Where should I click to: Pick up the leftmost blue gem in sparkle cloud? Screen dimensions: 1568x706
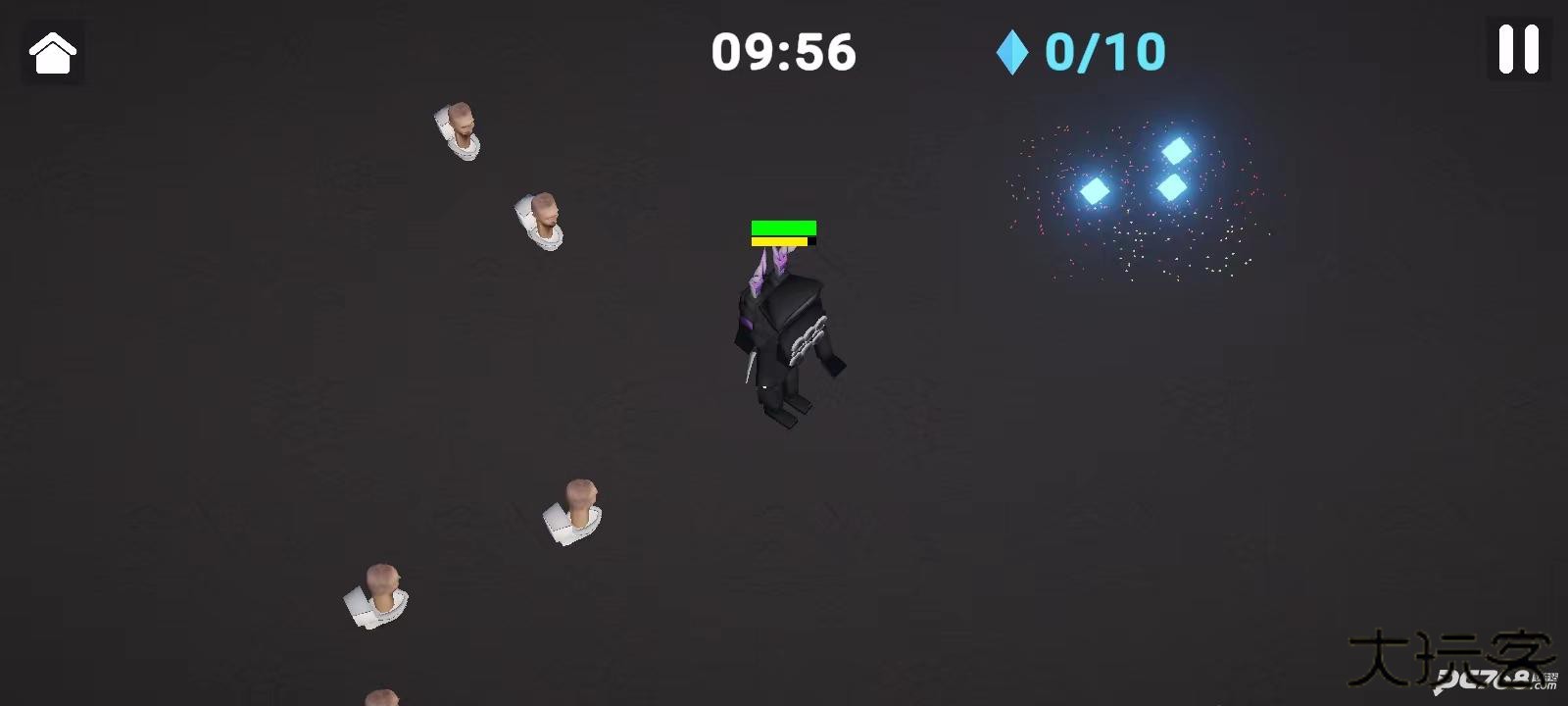[x=1095, y=189]
